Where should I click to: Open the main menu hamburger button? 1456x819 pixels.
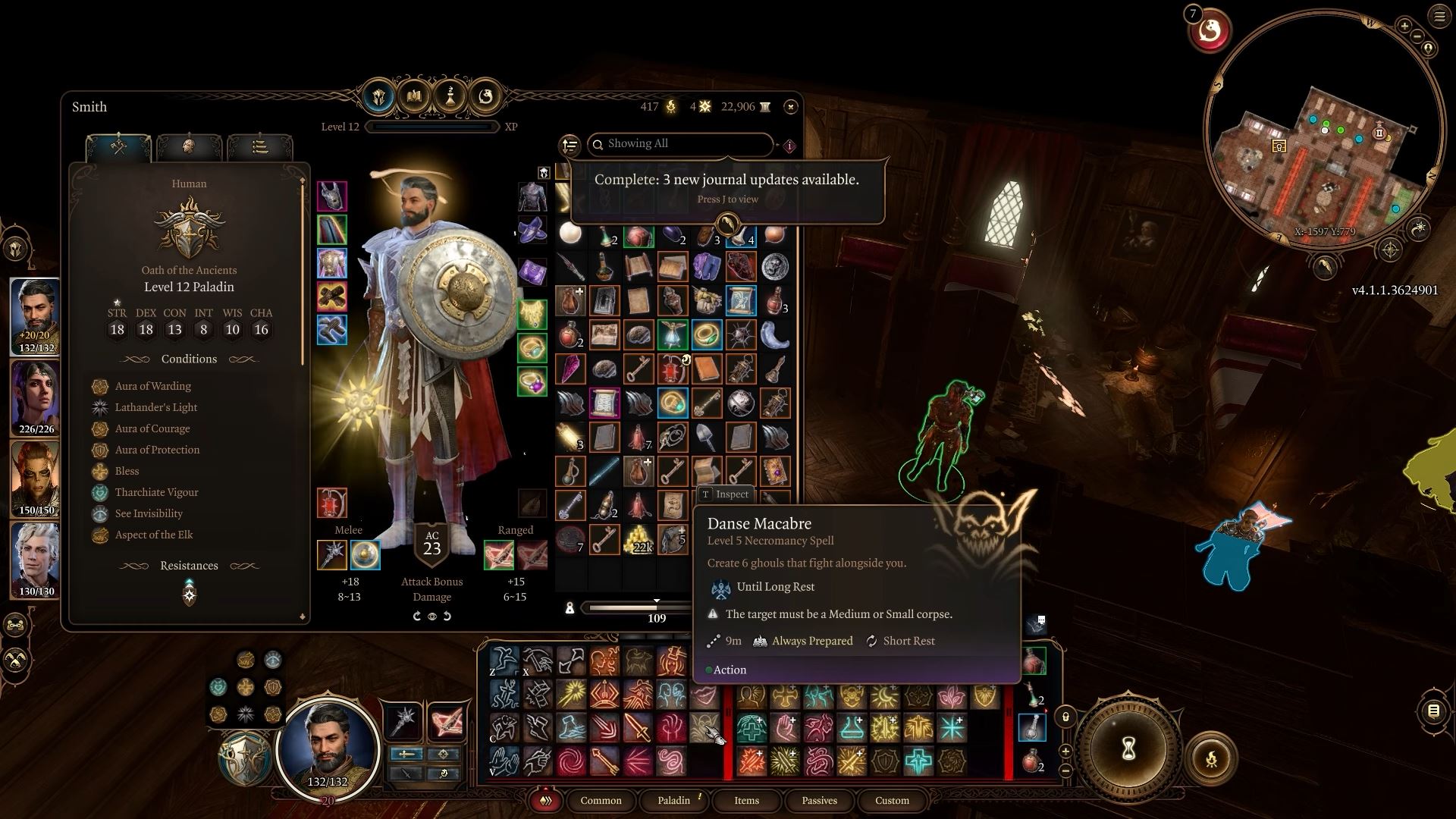coord(1439,17)
